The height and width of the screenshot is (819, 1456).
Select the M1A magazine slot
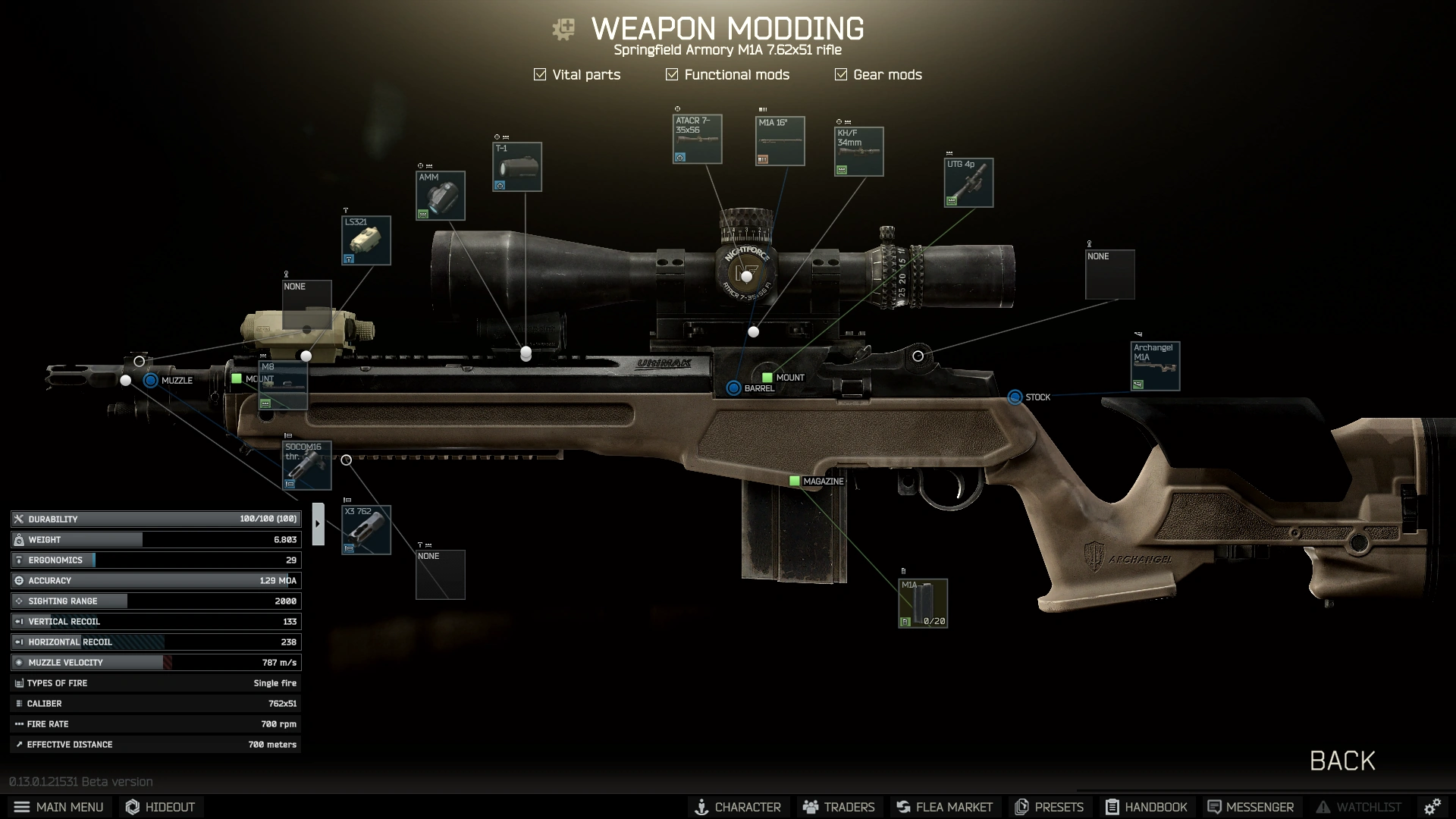click(x=923, y=604)
